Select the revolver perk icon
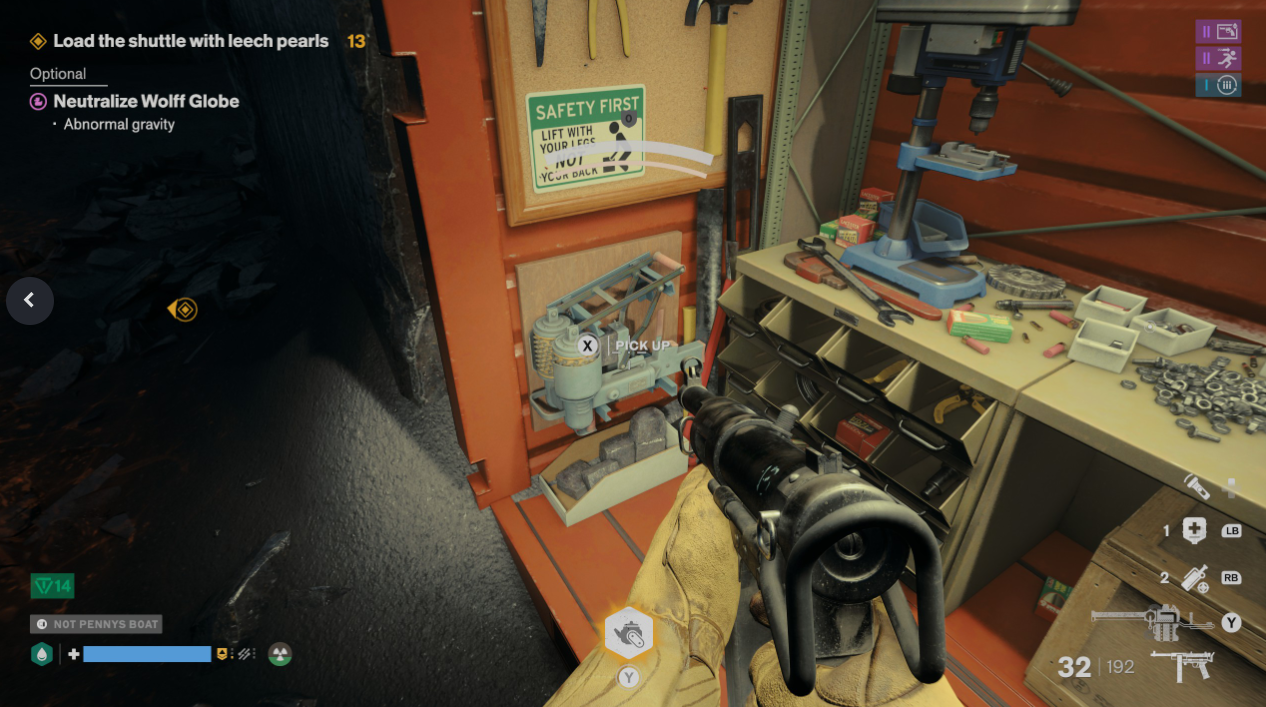This screenshot has width=1266, height=707. coord(1218,31)
